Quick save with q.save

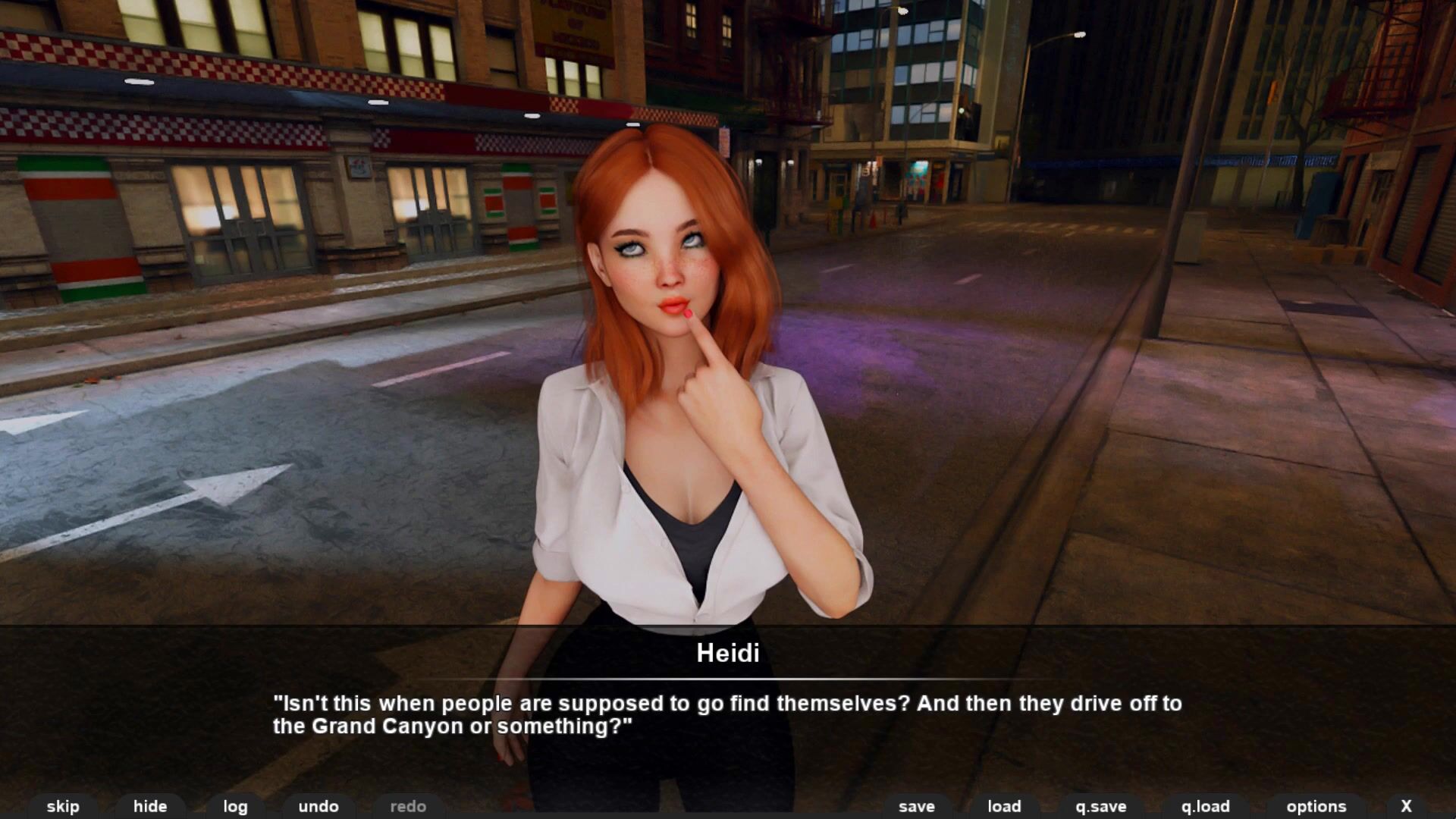click(x=1101, y=806)
